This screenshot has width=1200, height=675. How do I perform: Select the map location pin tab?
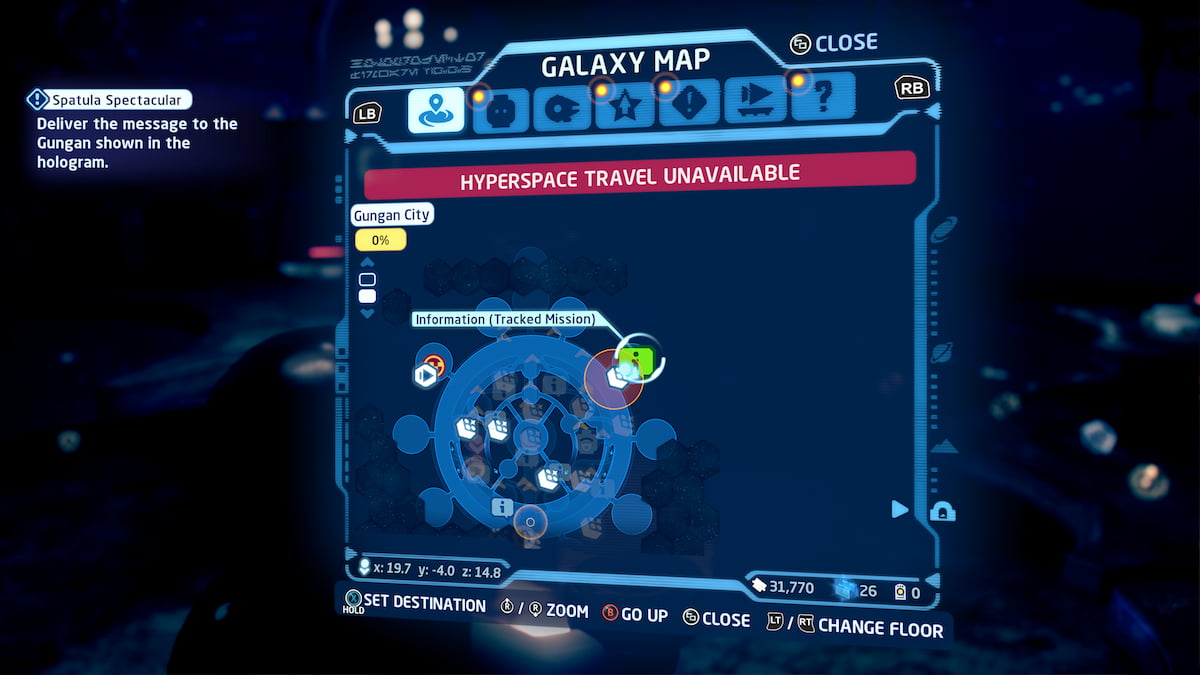(x=436, y=110)
